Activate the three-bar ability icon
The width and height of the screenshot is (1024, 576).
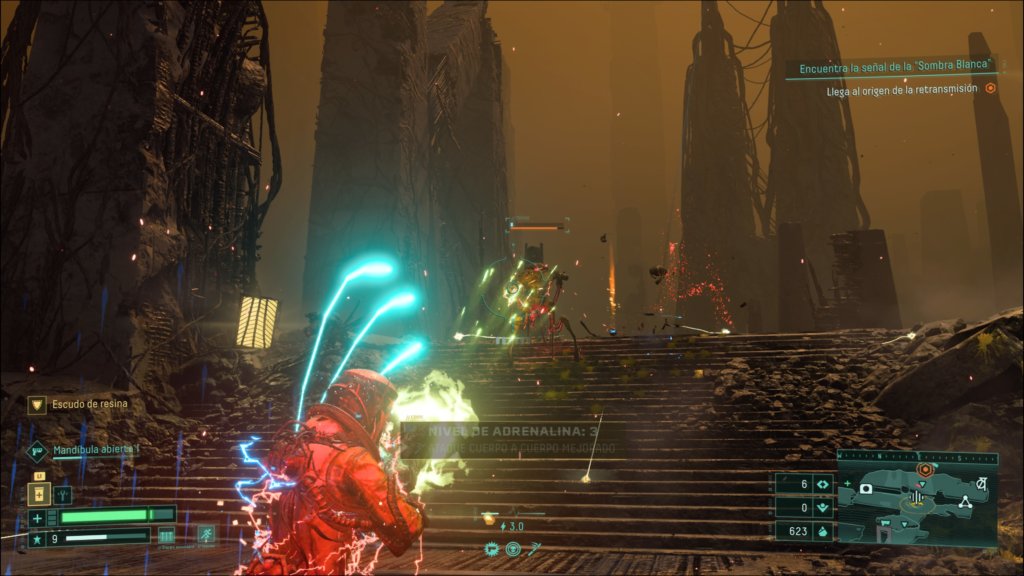(167, 536)
